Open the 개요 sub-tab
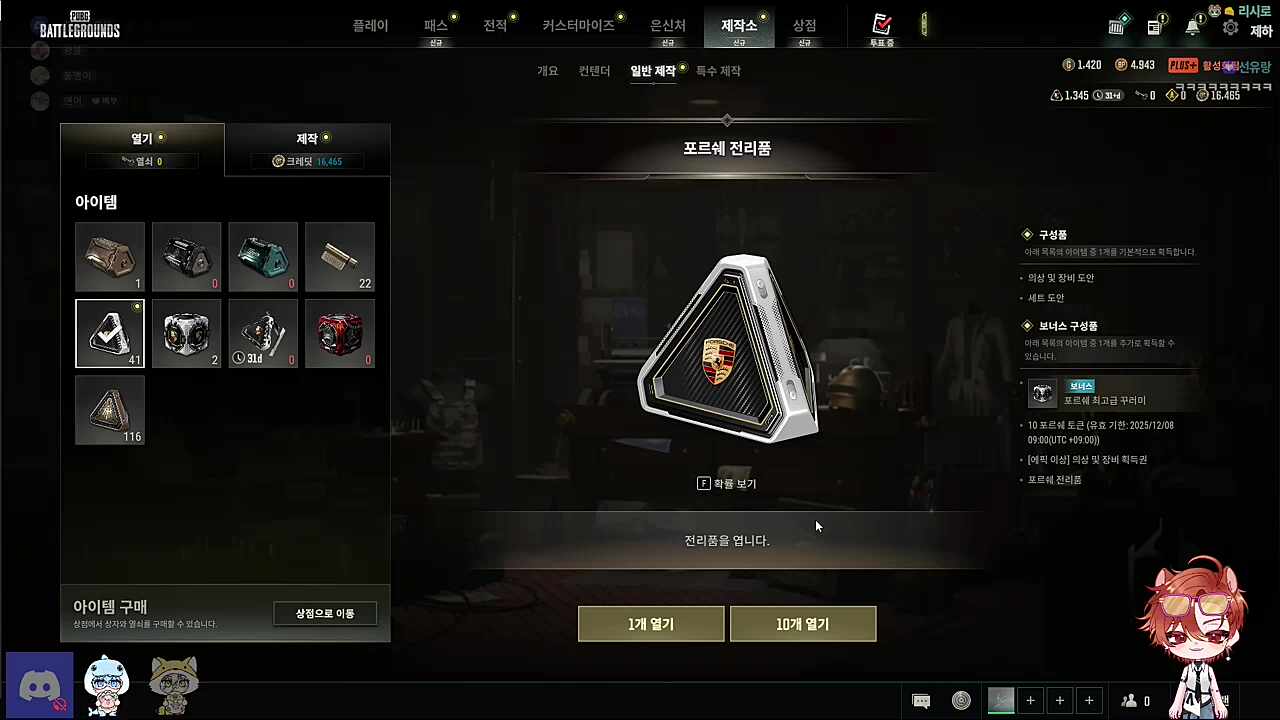 547,71
